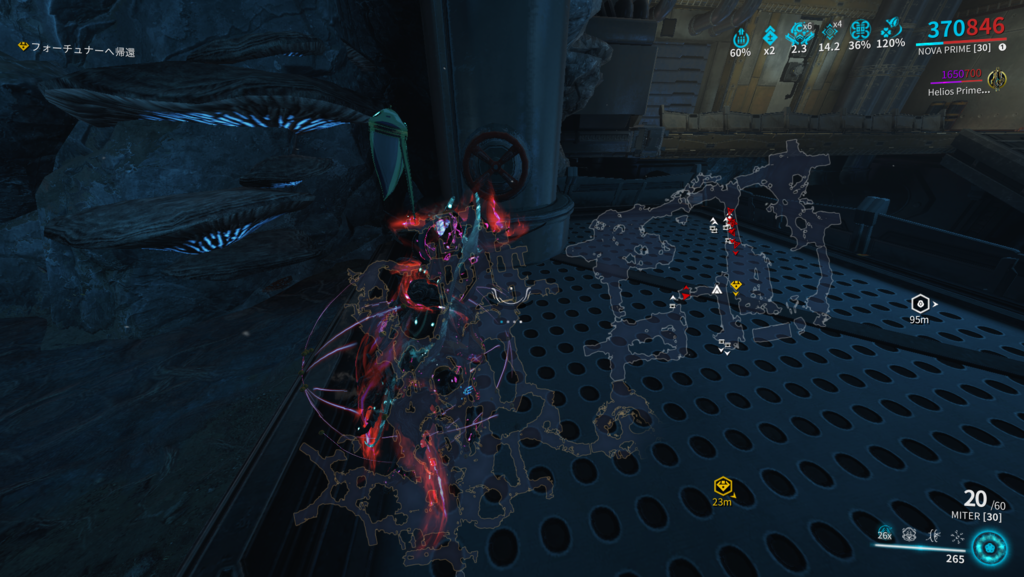Click the overlay map's yellow objective marker
Image resolution: width=1024 pixels, height=577 pixels.
[x=736, y=286]
